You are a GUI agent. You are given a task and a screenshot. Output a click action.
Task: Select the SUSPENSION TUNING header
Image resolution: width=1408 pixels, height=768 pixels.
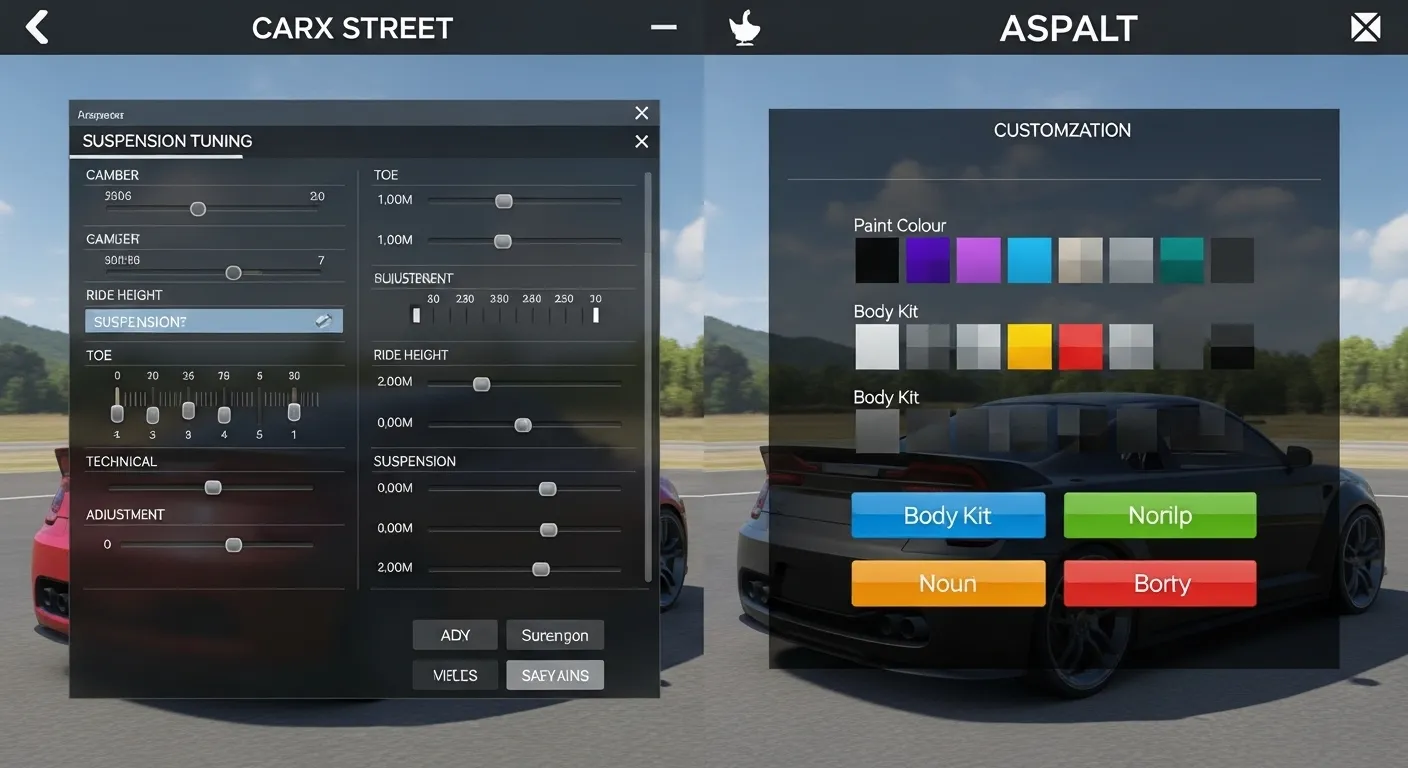[x=166, y=140]
